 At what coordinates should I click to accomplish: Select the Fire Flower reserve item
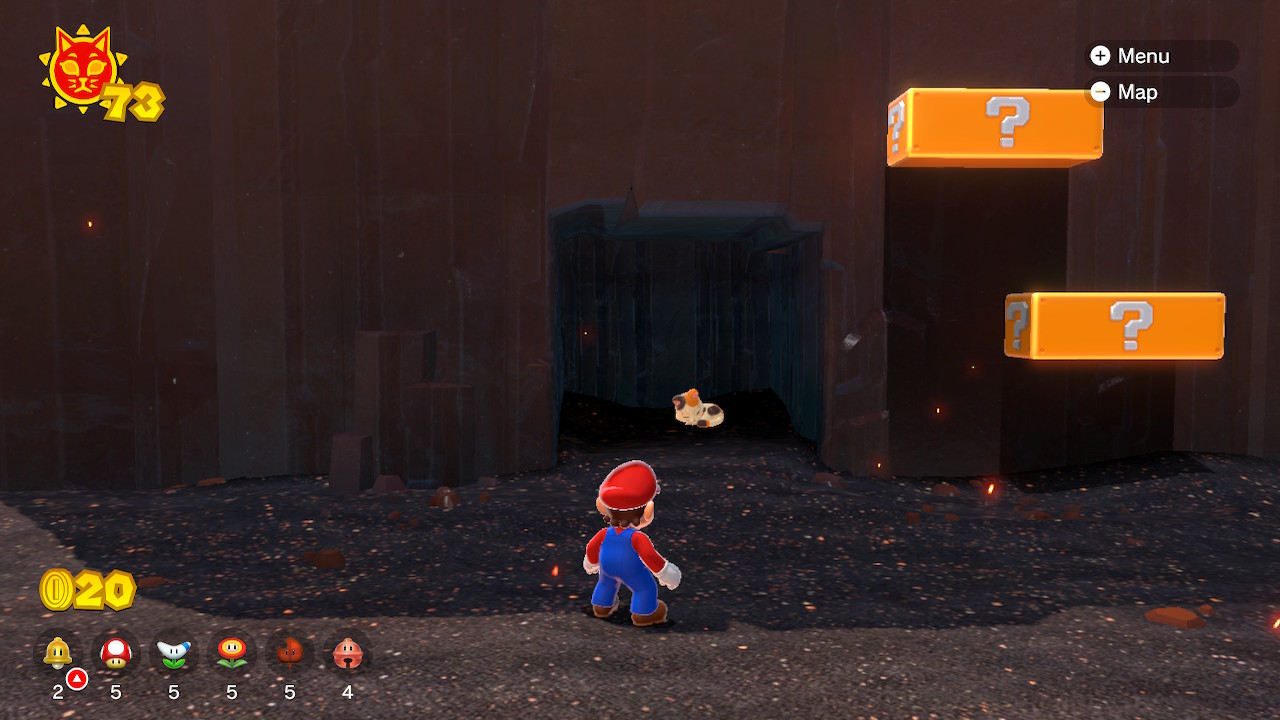[232, 653]
